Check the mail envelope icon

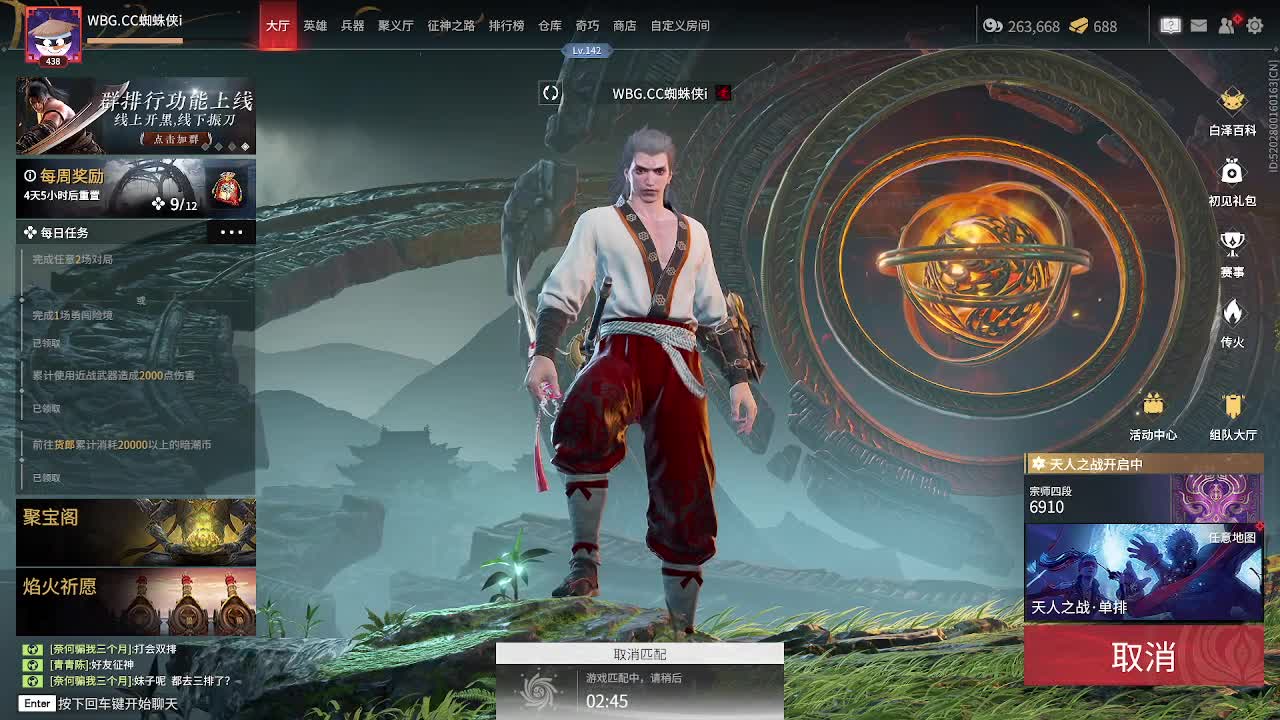click(1199, 26)
